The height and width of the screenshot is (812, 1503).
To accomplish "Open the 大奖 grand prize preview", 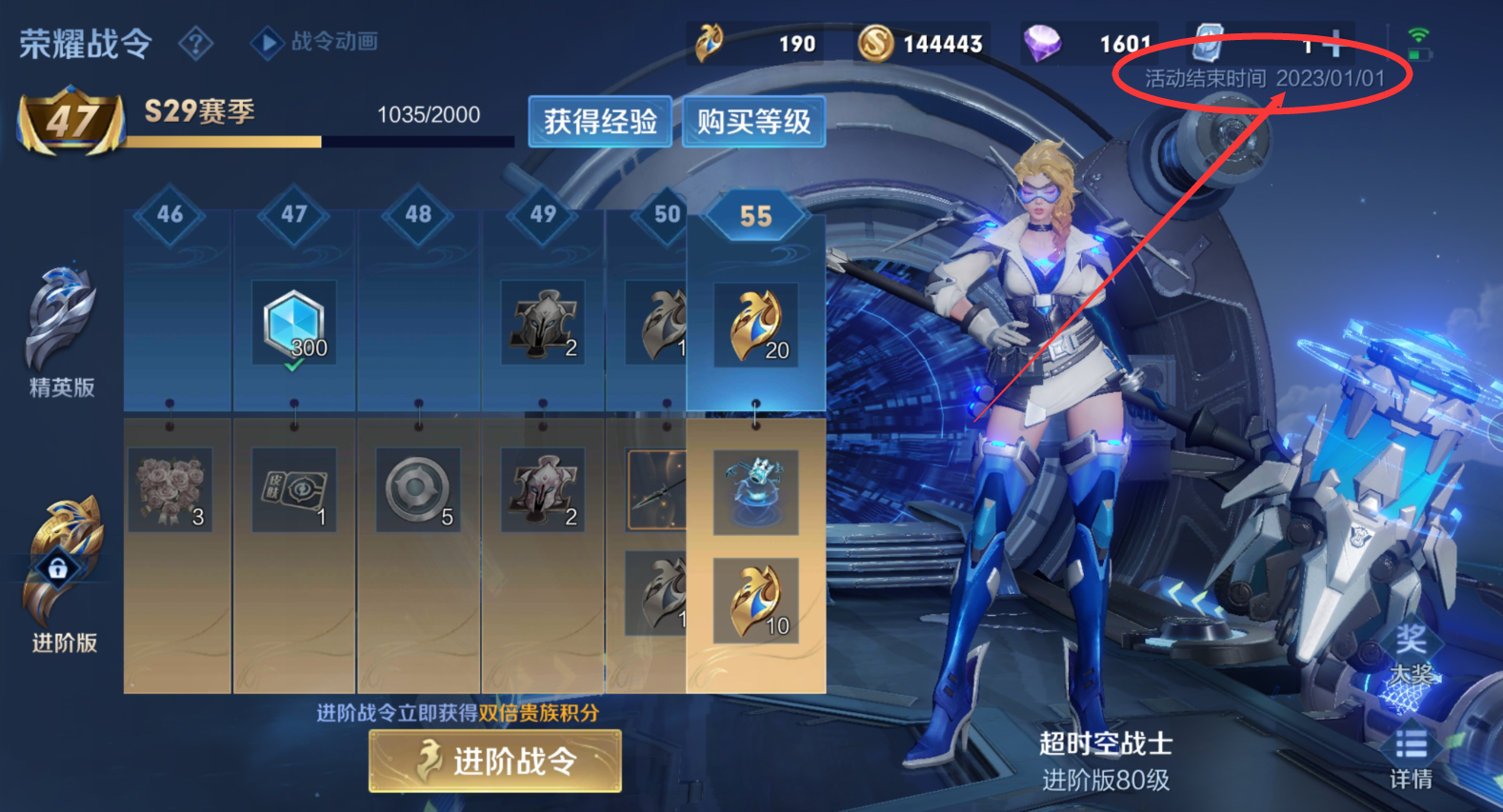I will point(1412,657).
